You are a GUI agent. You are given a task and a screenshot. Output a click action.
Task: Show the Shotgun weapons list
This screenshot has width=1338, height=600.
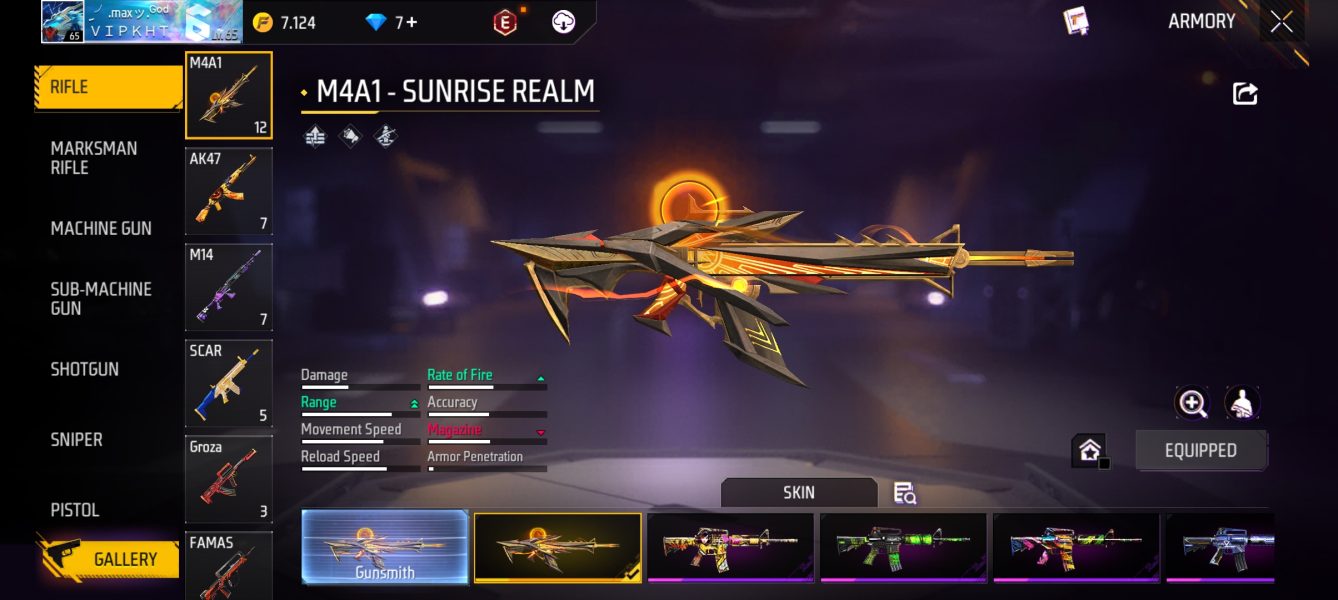[x=85, y=369]
